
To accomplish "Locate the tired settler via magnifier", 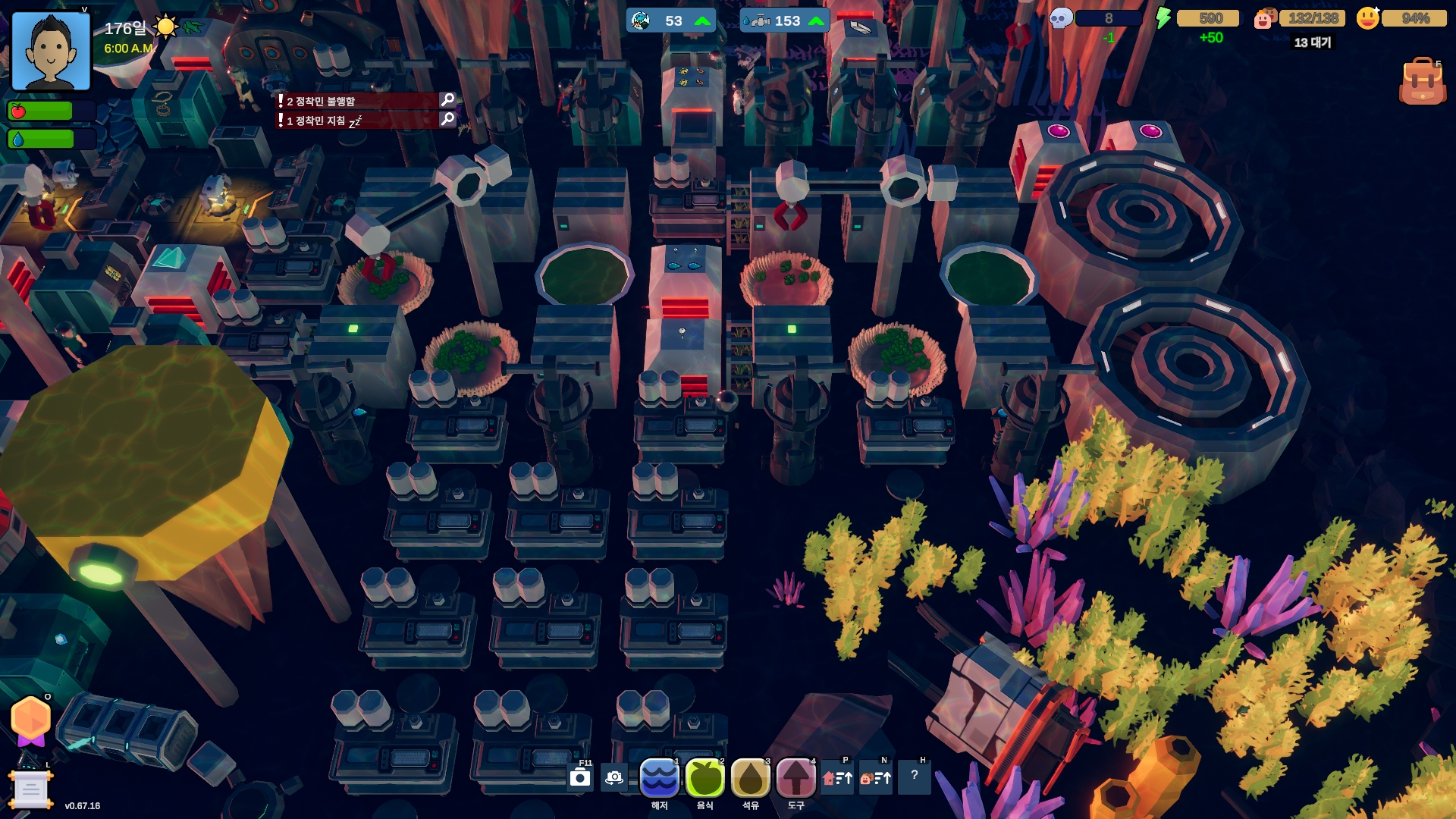I will coord(447,120).
